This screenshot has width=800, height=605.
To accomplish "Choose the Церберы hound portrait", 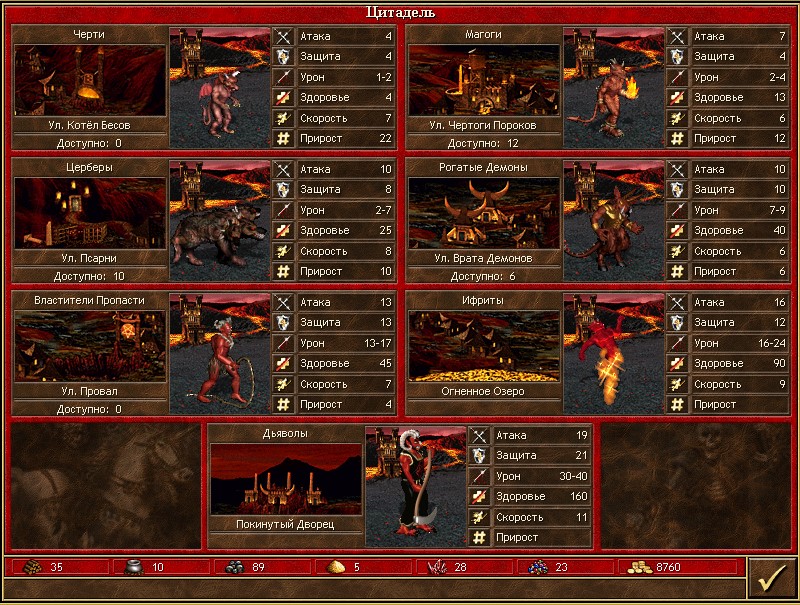I will point(220,220).
